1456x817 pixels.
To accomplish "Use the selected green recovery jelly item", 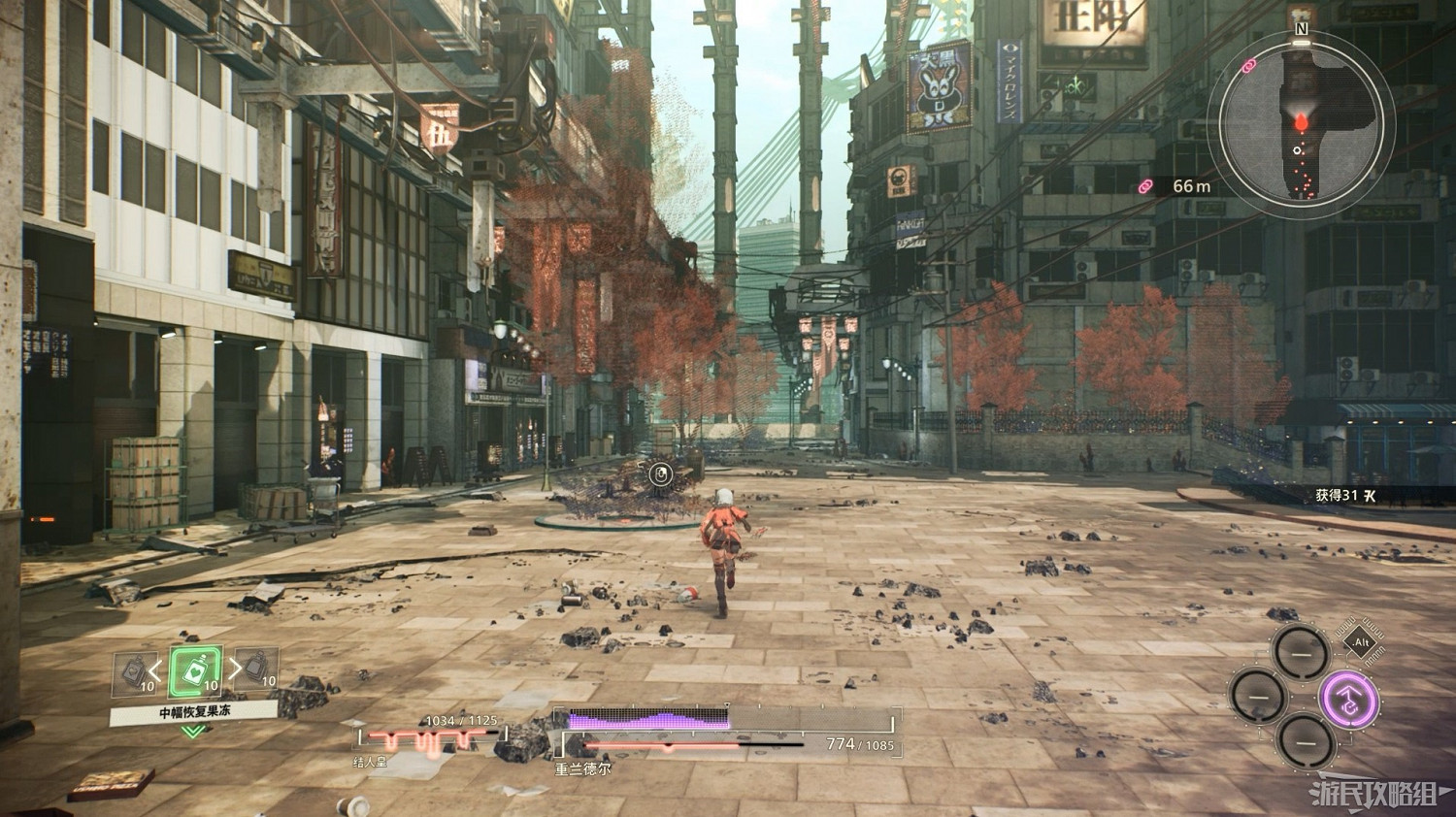I will pyautogui.click(x=195, y=671).
